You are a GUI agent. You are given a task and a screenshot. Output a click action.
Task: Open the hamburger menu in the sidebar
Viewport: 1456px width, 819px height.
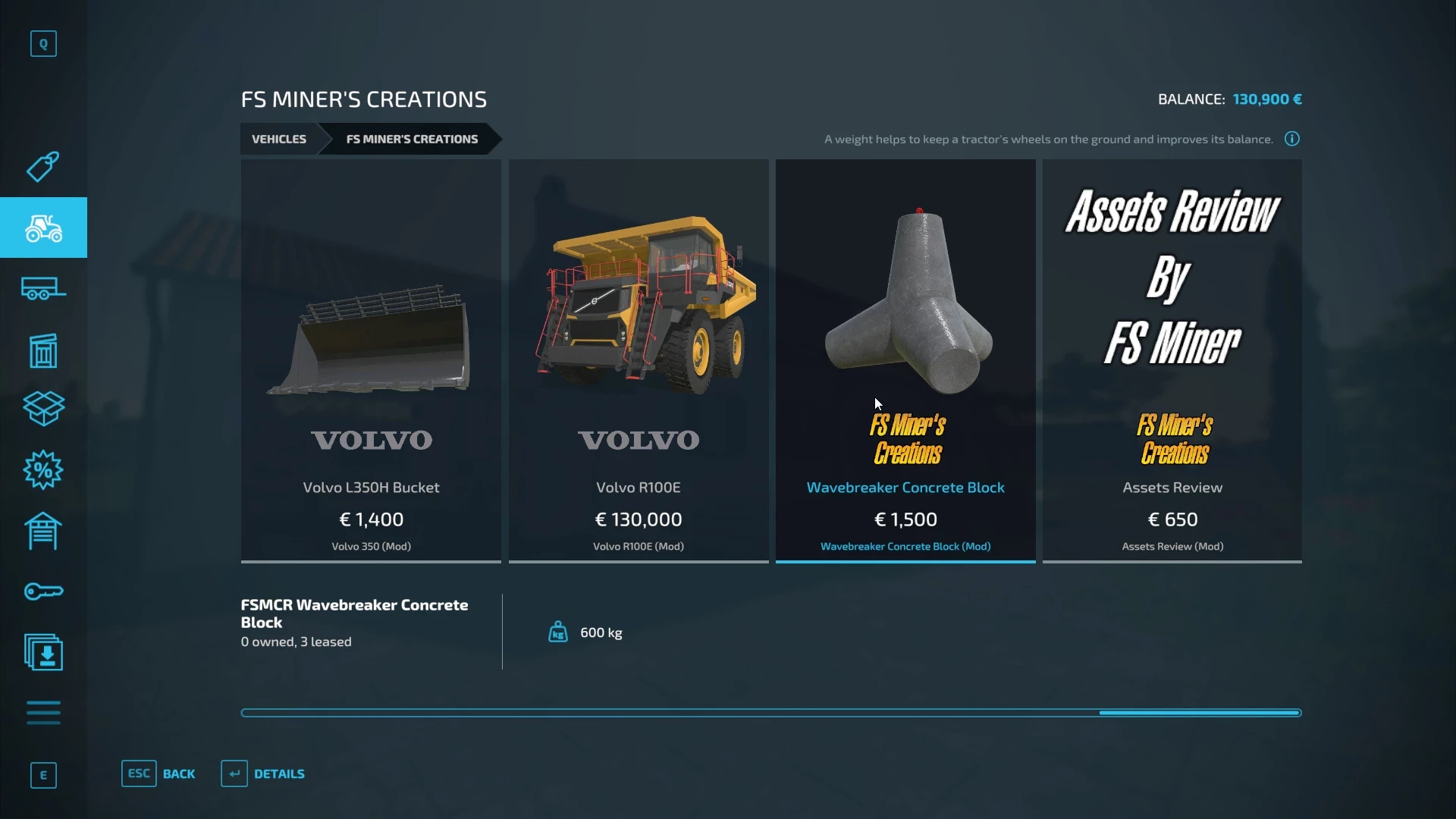point(43,713)
